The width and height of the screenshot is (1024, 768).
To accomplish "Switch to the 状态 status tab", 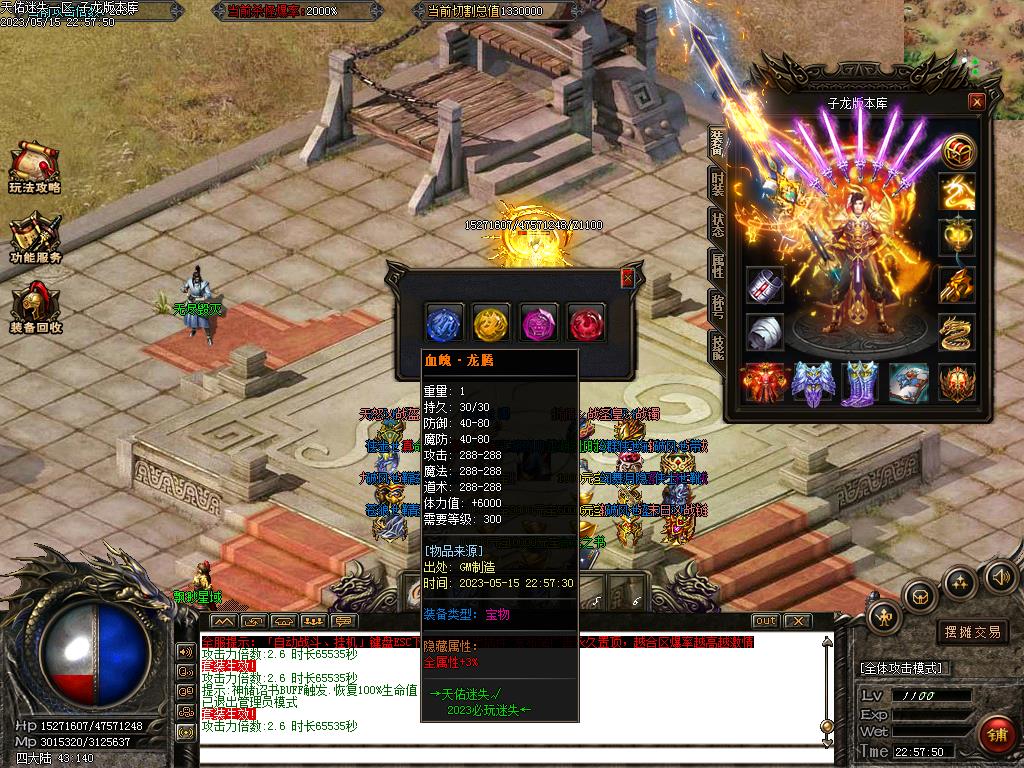I will pyautogui.click(x=717, y=224).
